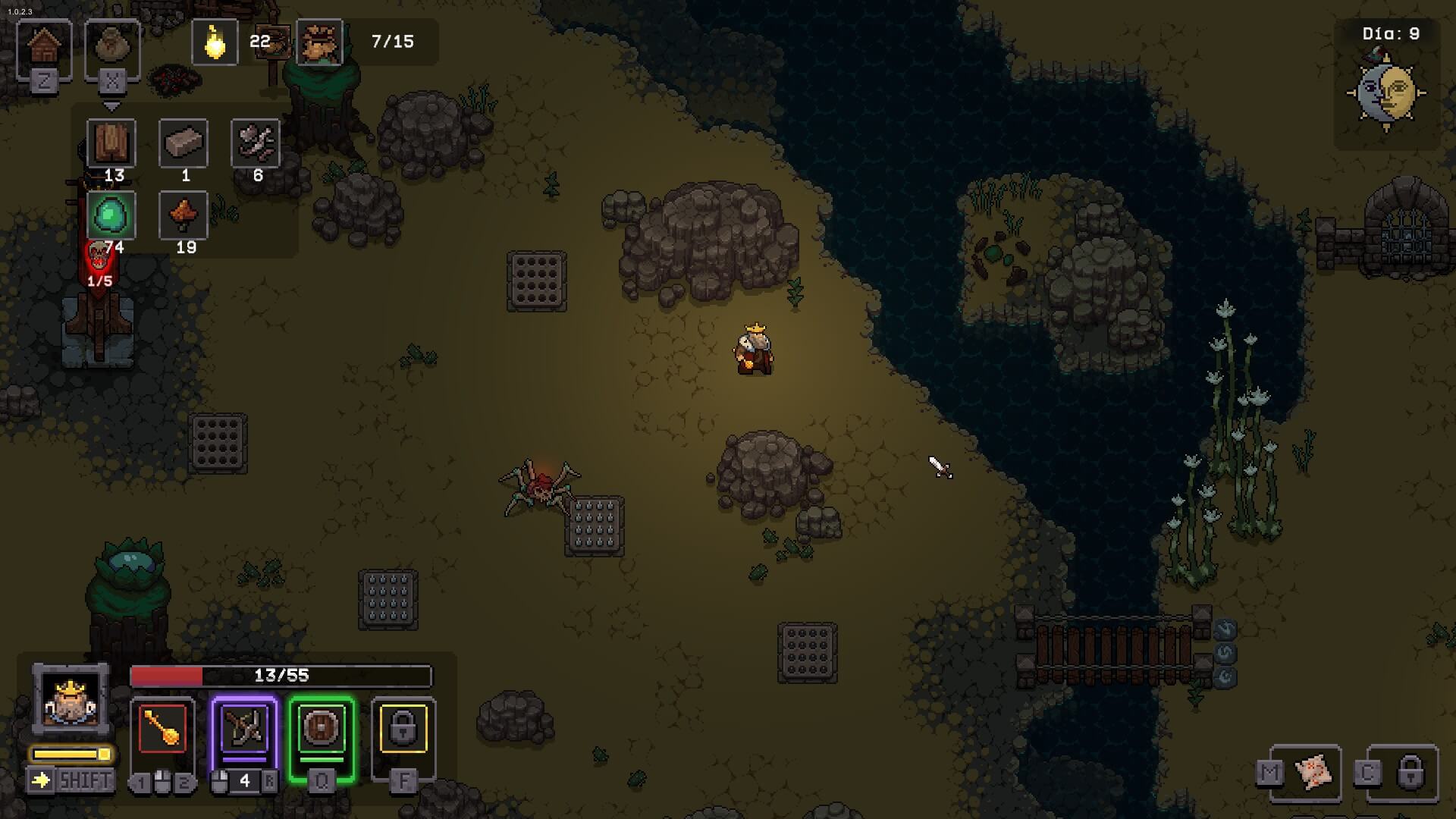1456x819 pixels.
Task: Click the sun and moon day clock
Action: point(1386,93)
